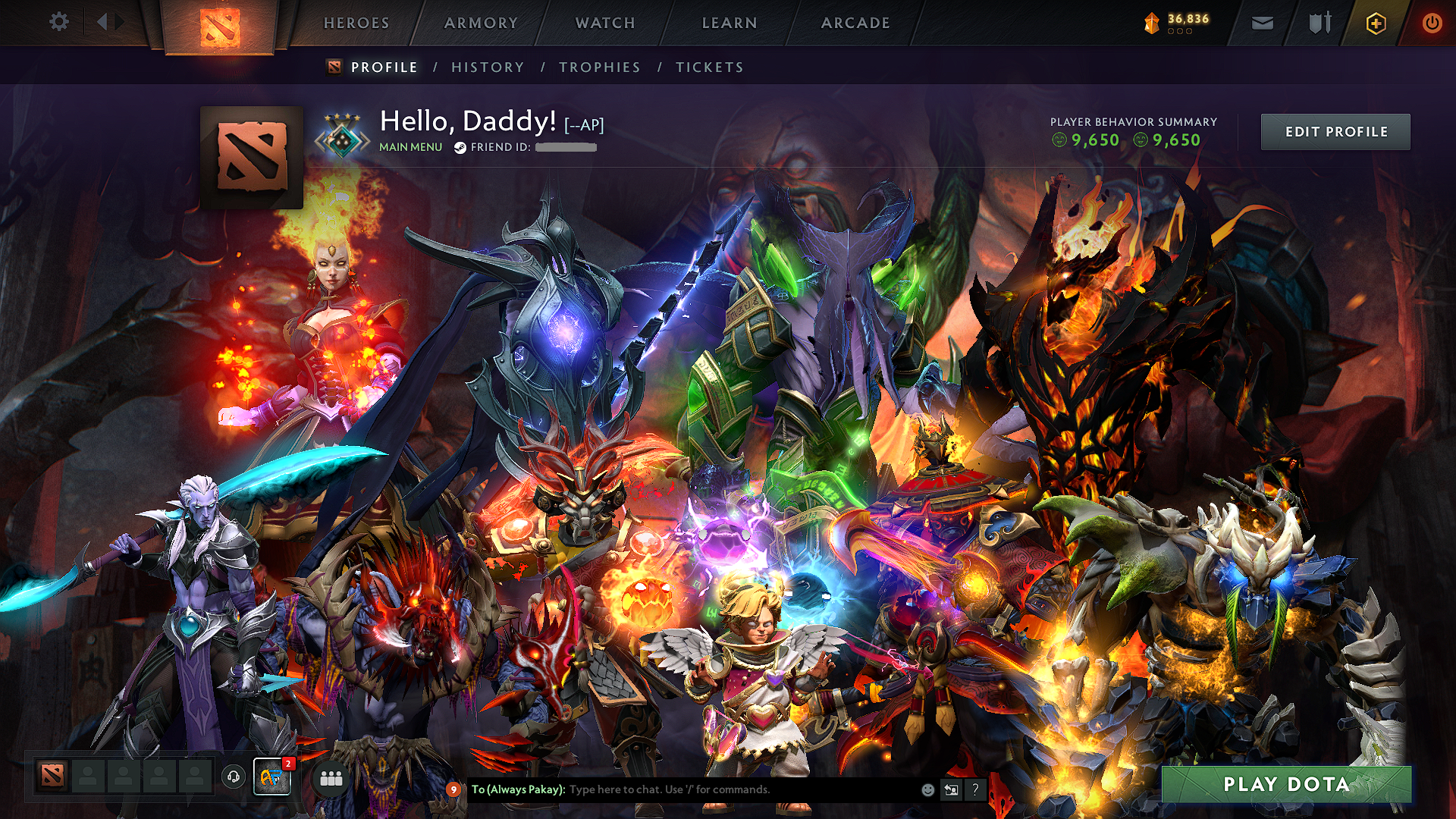Open the Heroes menu
Image resolution: width=1456 pixels, height=819 pixels.
(x=356, y=23)
